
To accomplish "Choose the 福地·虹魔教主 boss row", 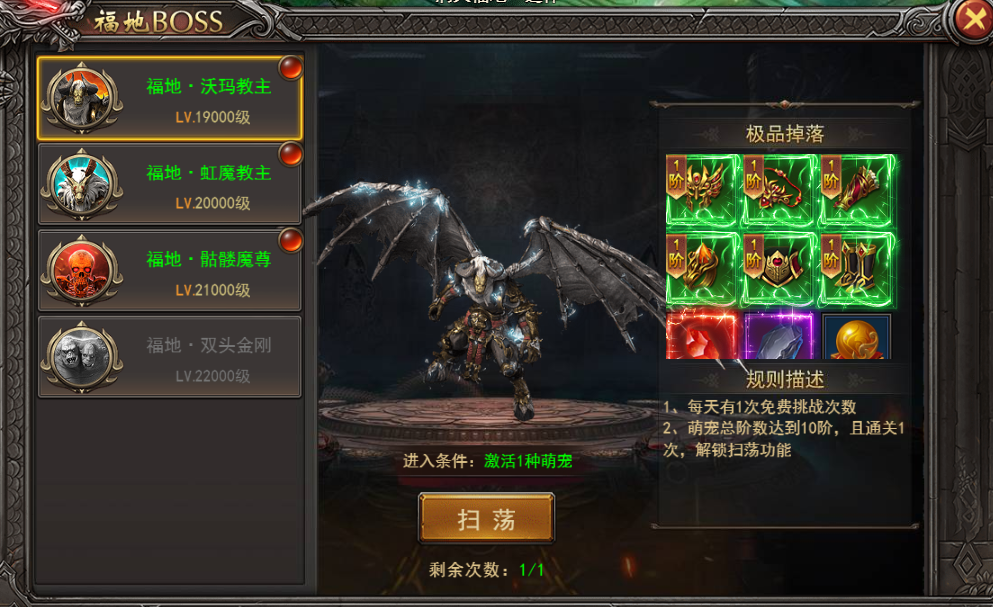I will (170, 185).
